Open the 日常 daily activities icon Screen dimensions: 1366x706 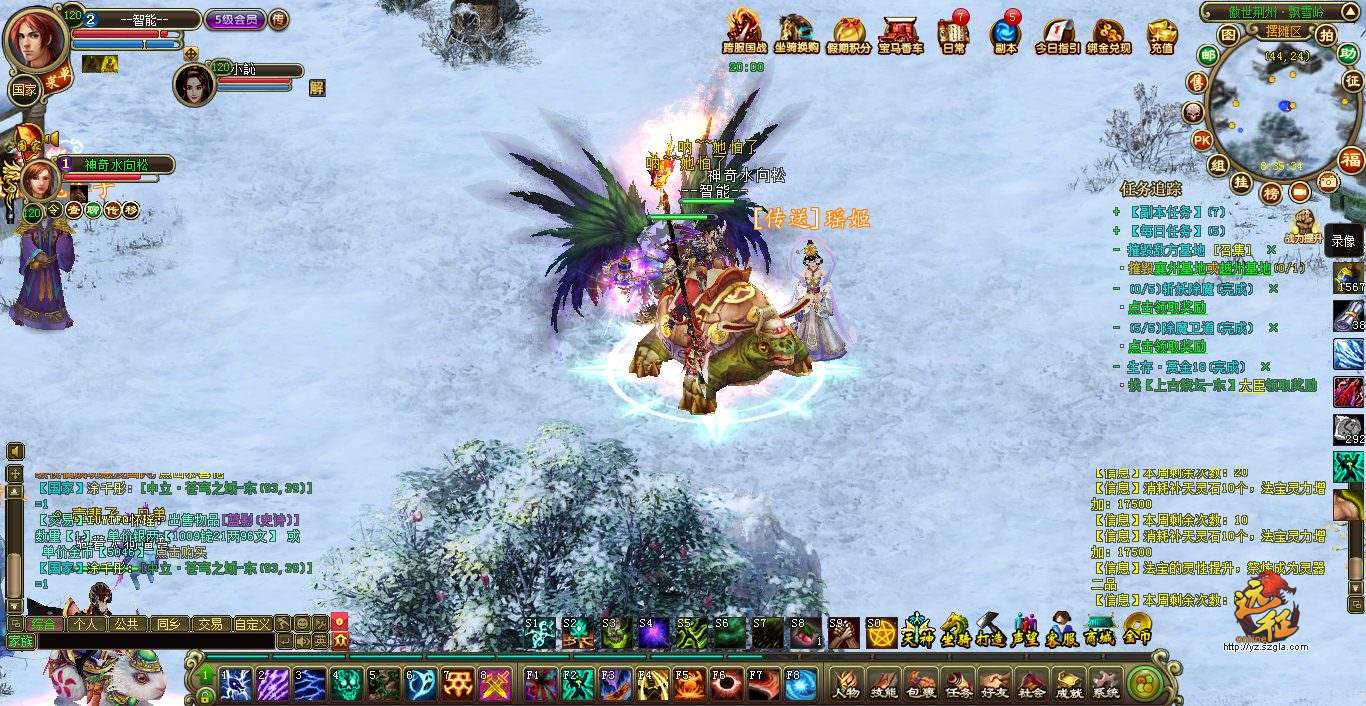click(x=953, y=34)
